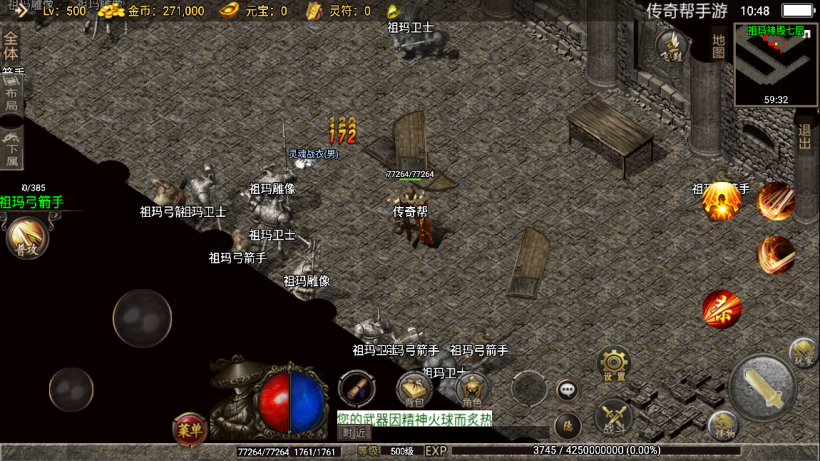Viewport: 820px width, 461px height.
Task: Open the 背包 backpack
Action: 414,388
